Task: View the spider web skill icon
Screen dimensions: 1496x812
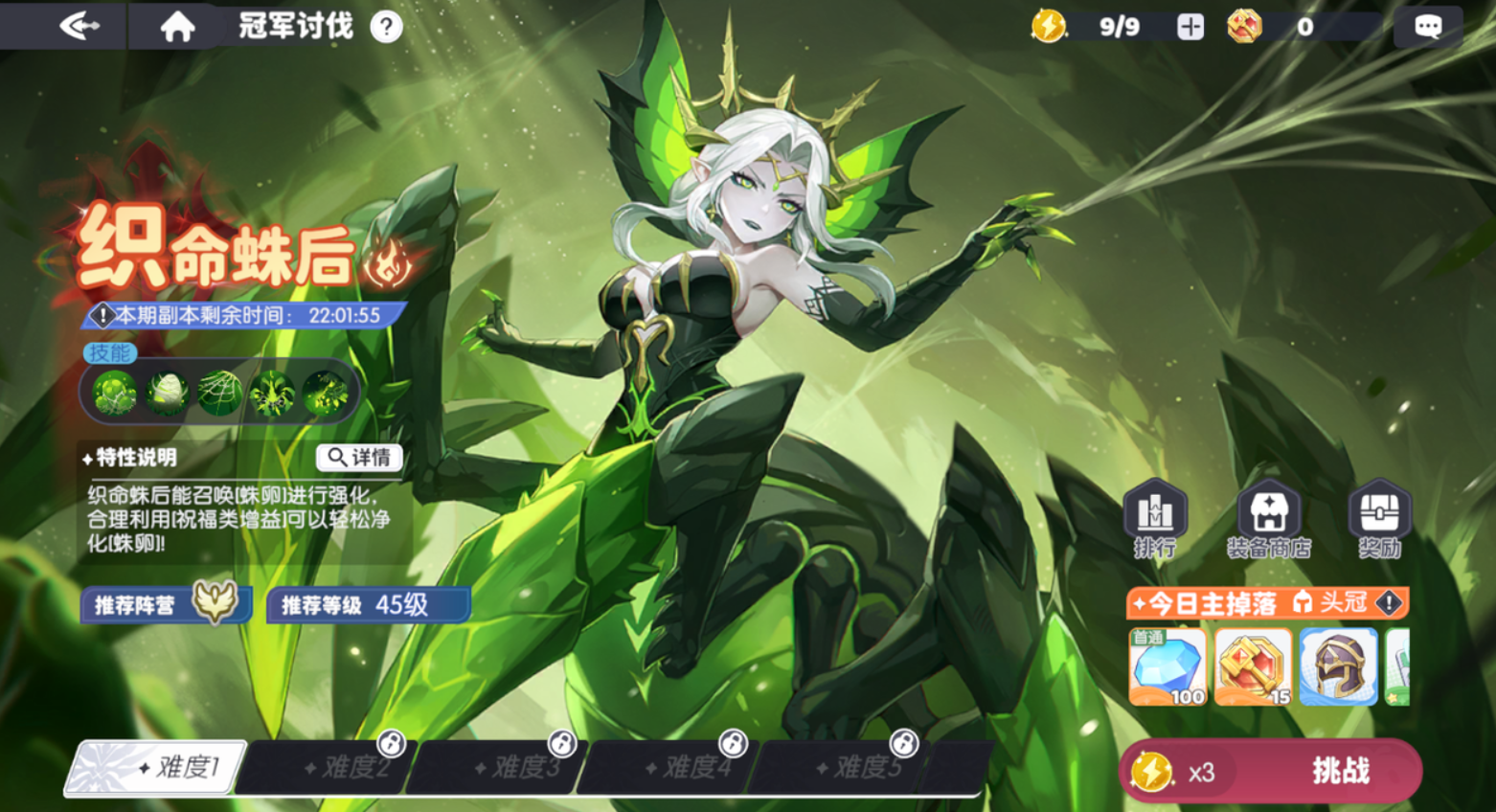Action: point(219,394)
